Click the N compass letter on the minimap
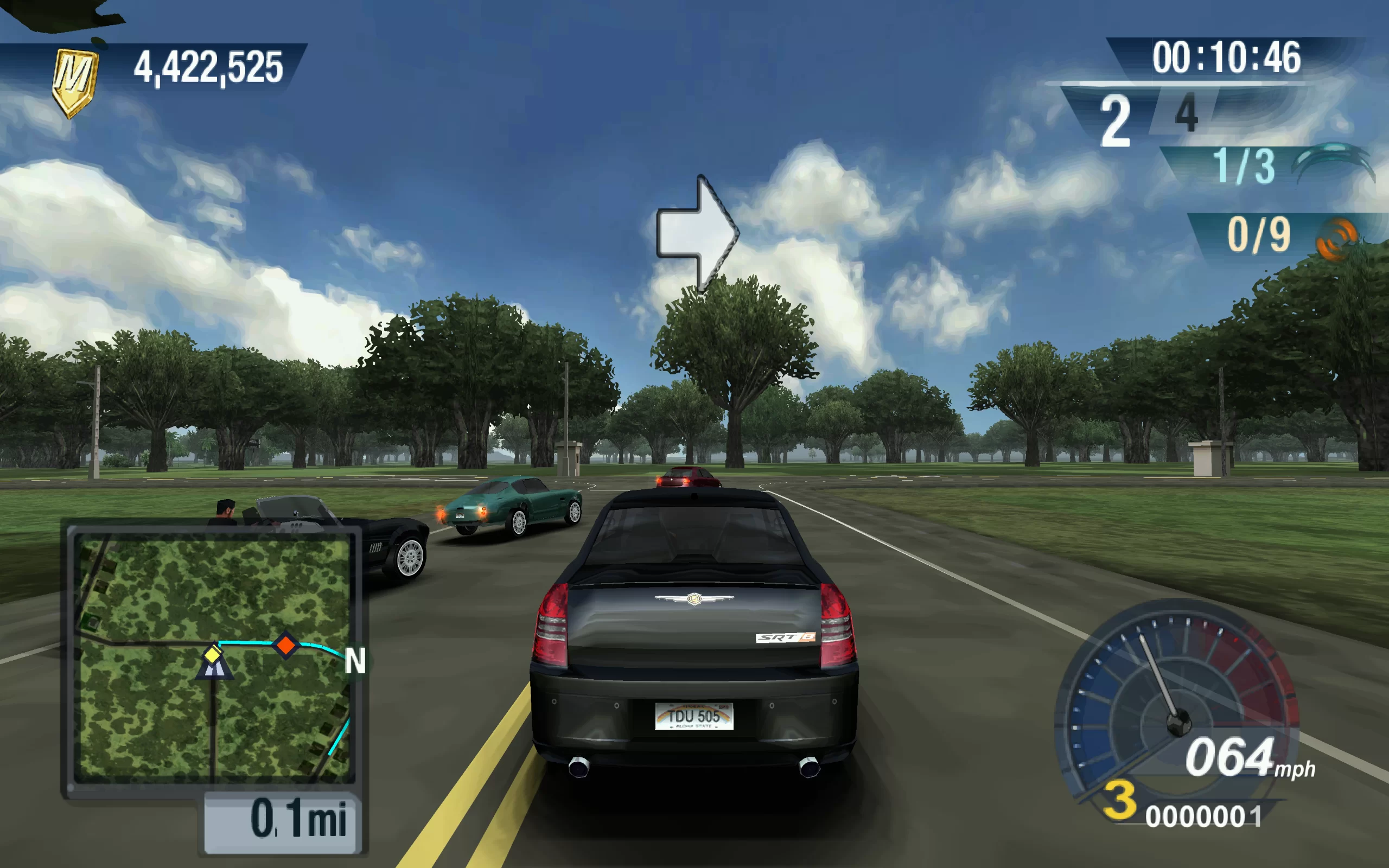This screenshot has width=1389, height=868. pyautogui.click(x=355, y=661)
